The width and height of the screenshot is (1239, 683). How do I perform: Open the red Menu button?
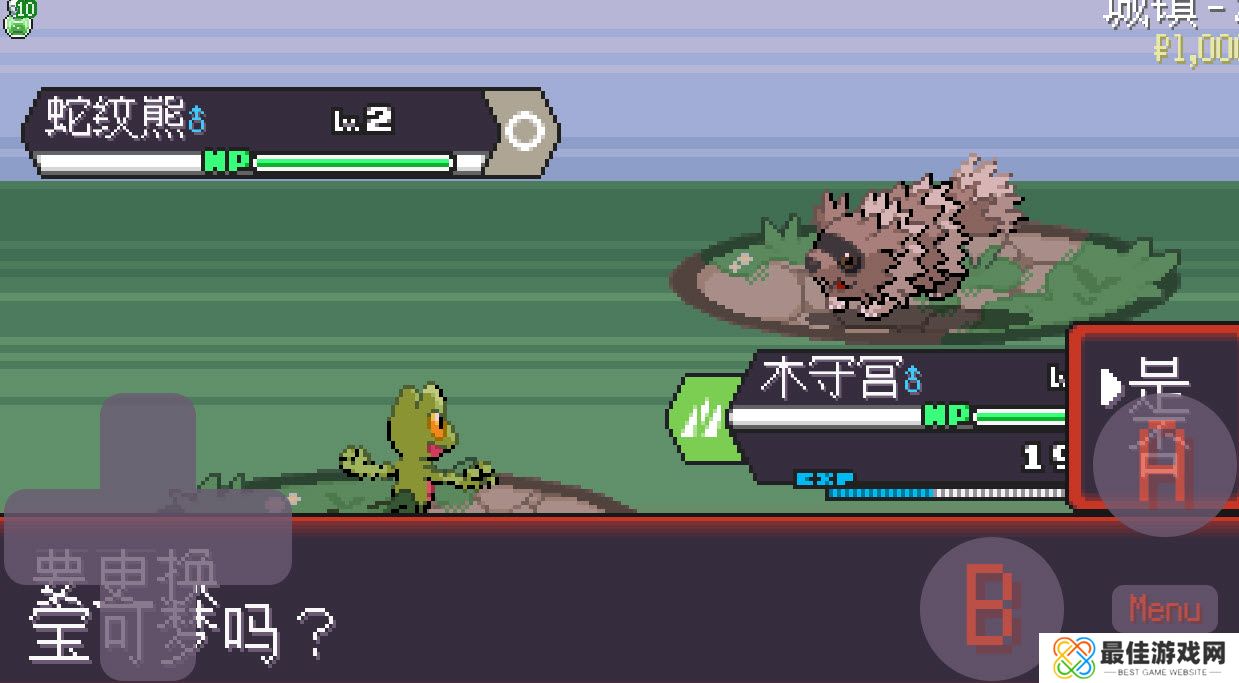(x=1164, y=608)
